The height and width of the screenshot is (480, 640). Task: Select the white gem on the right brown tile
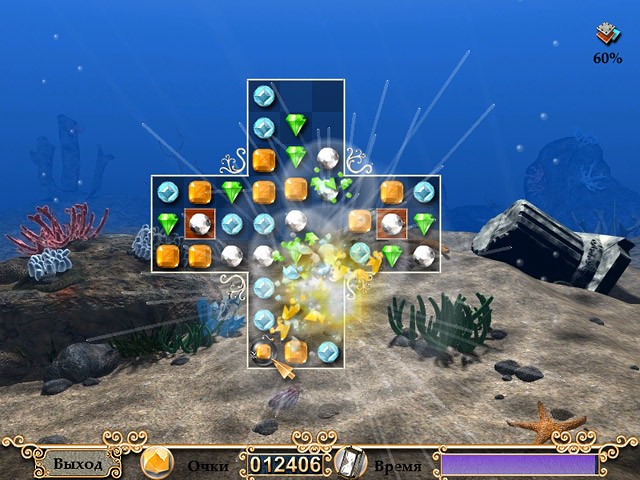tap(391, 223)
